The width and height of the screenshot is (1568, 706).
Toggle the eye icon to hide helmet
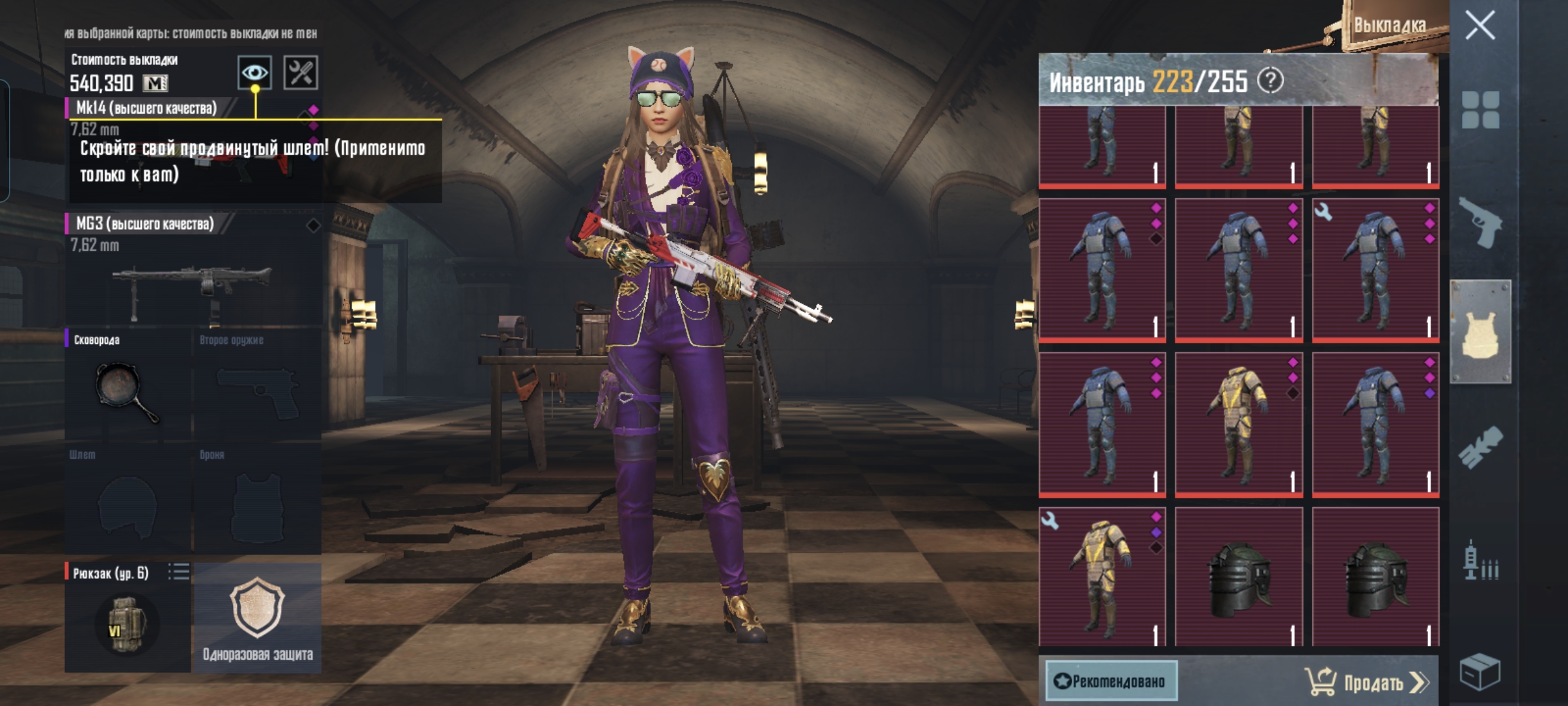click(254, 73)
